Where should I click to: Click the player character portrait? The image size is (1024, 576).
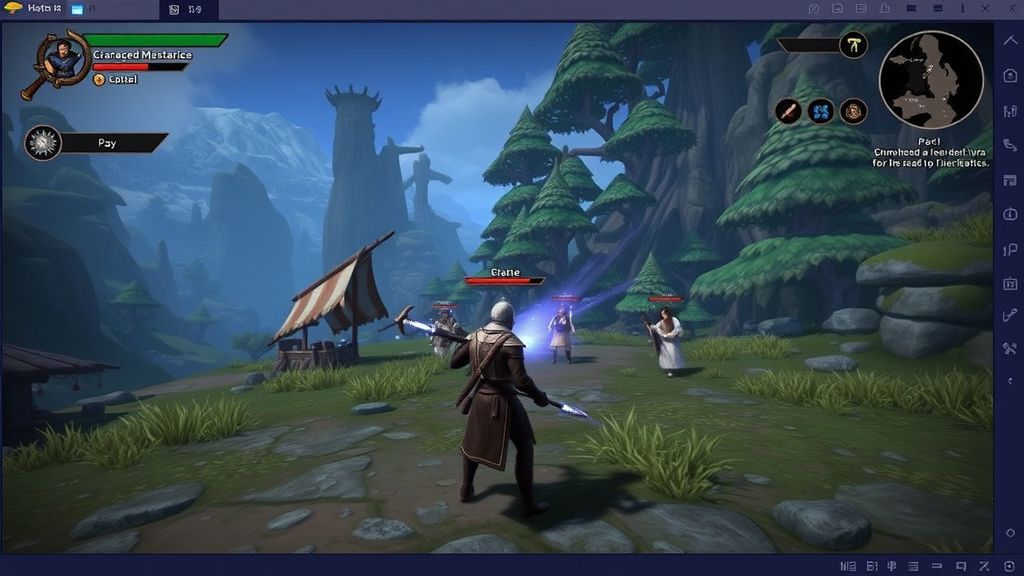tap(62, 56)
